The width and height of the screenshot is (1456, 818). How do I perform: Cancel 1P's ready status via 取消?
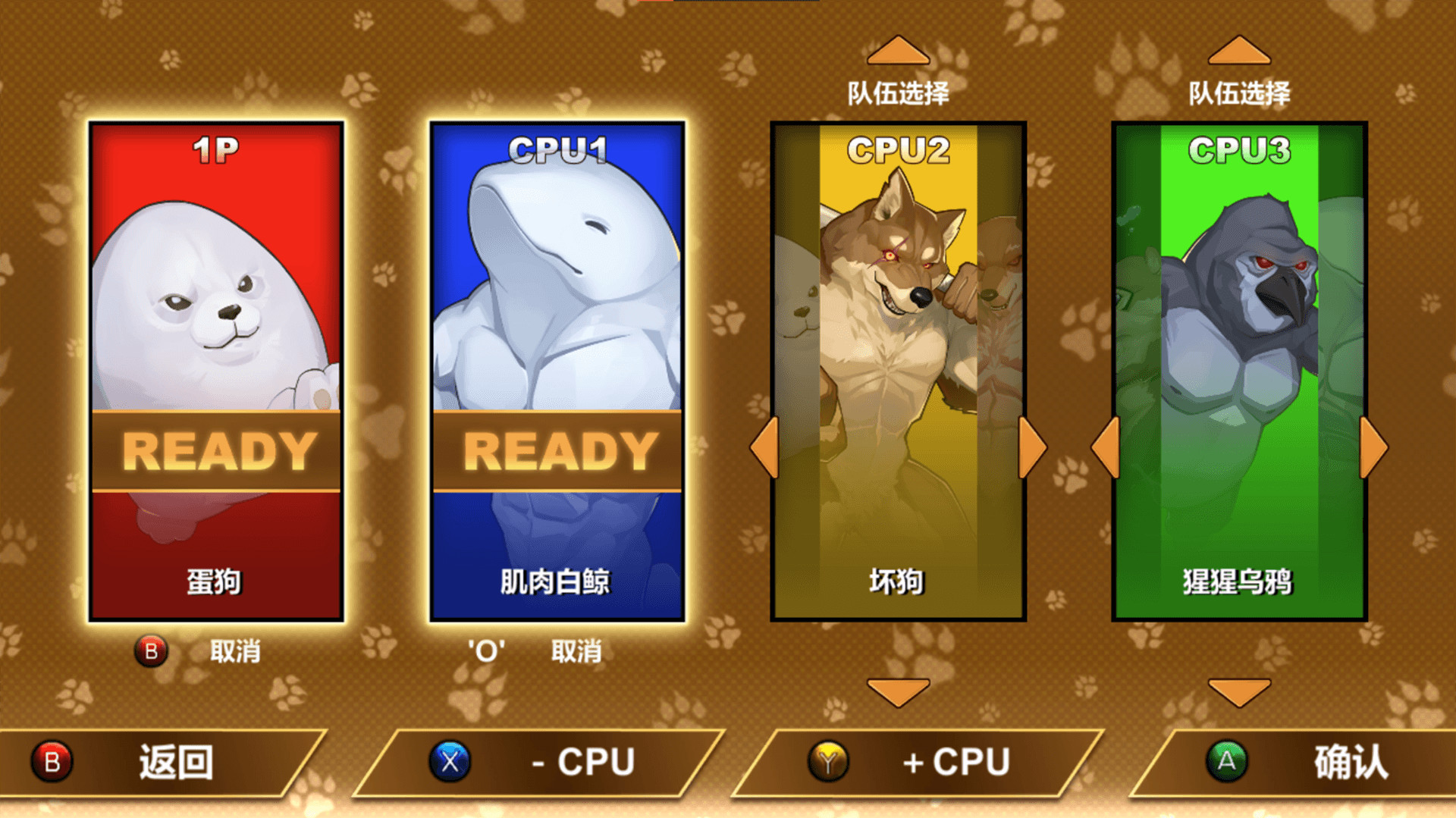235,650
